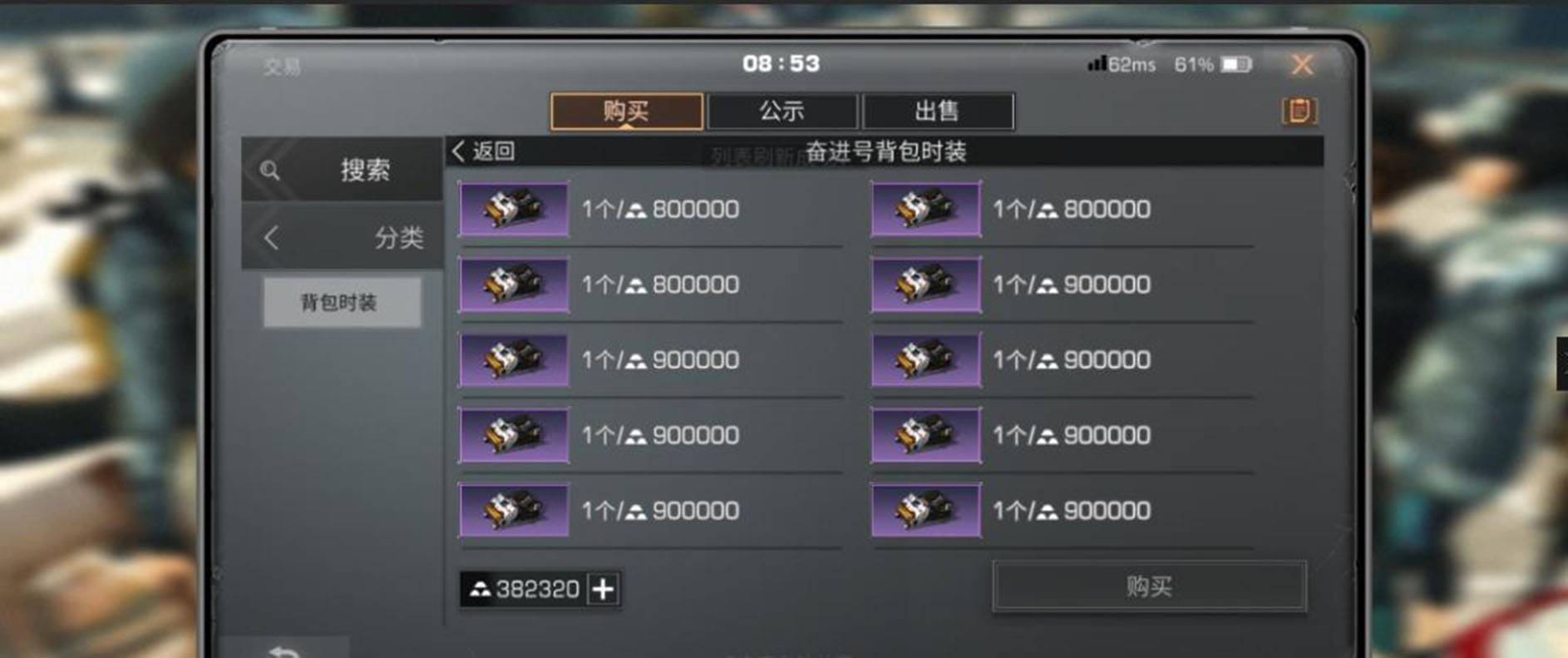Select the 背包时装 category filter
Image resolution: width=1568 pixels, height=658 pixels.
(x=342, y=303)
